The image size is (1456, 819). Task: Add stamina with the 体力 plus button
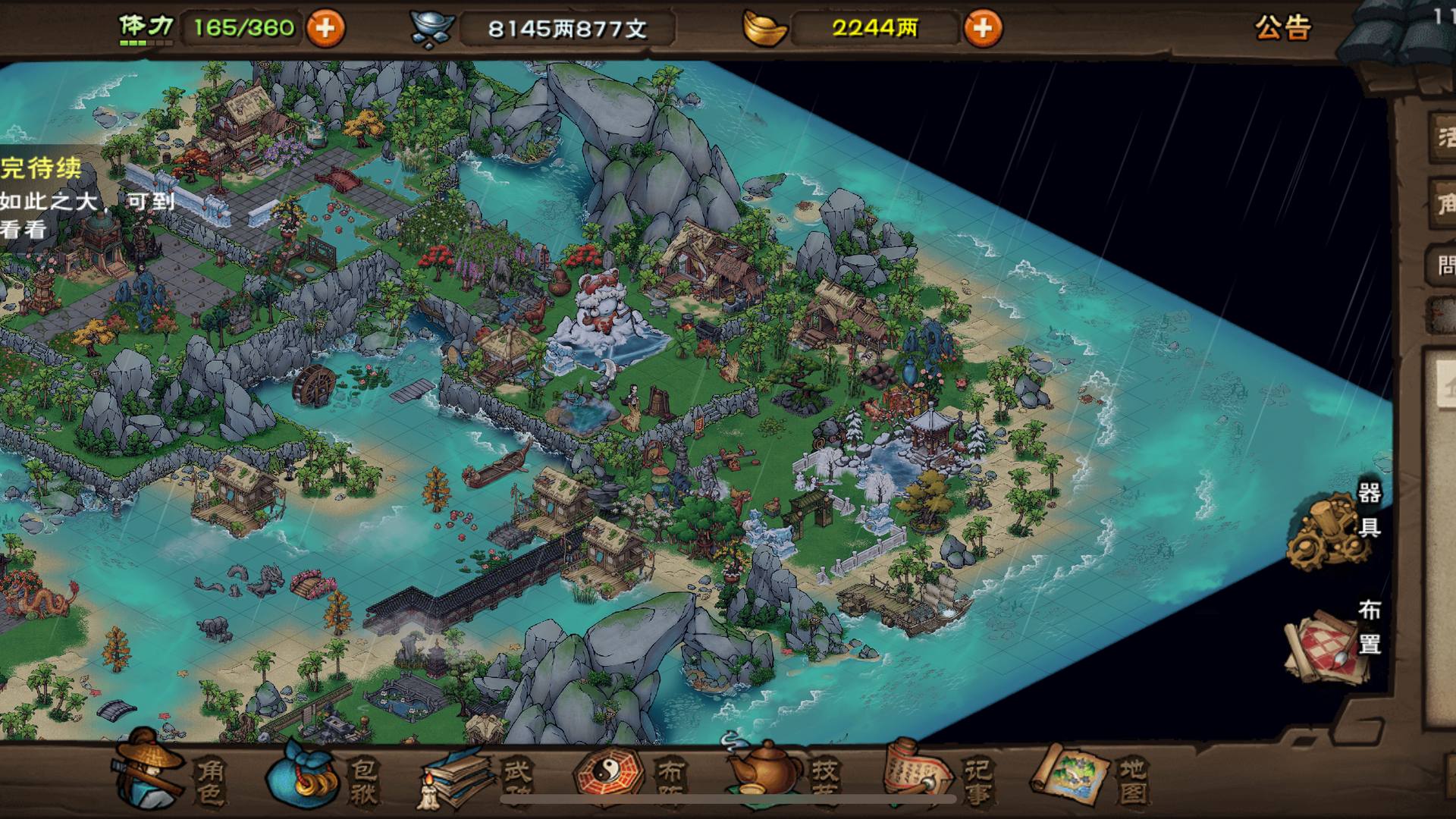(x=325, y=29)
